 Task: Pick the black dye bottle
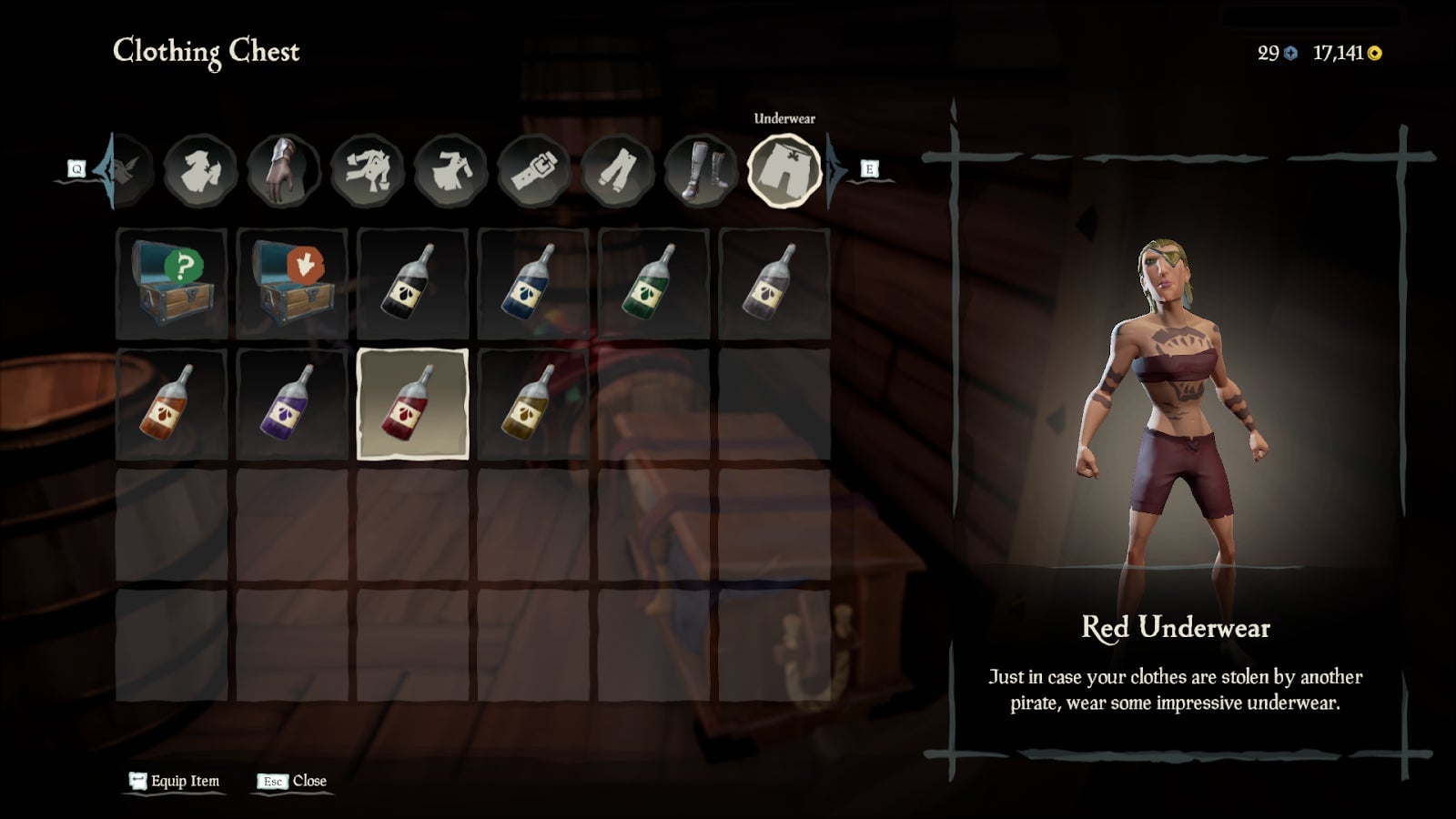coord(412,283)
